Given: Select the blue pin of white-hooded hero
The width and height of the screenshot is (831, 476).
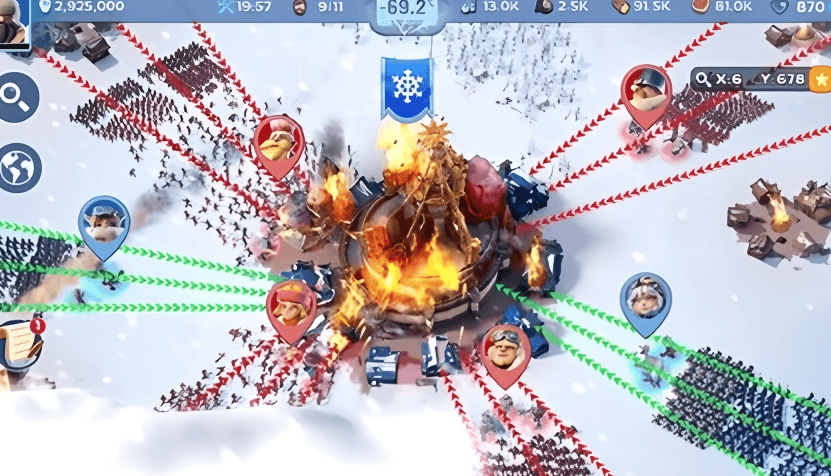Looking at the screenshot, I should 645,302.
